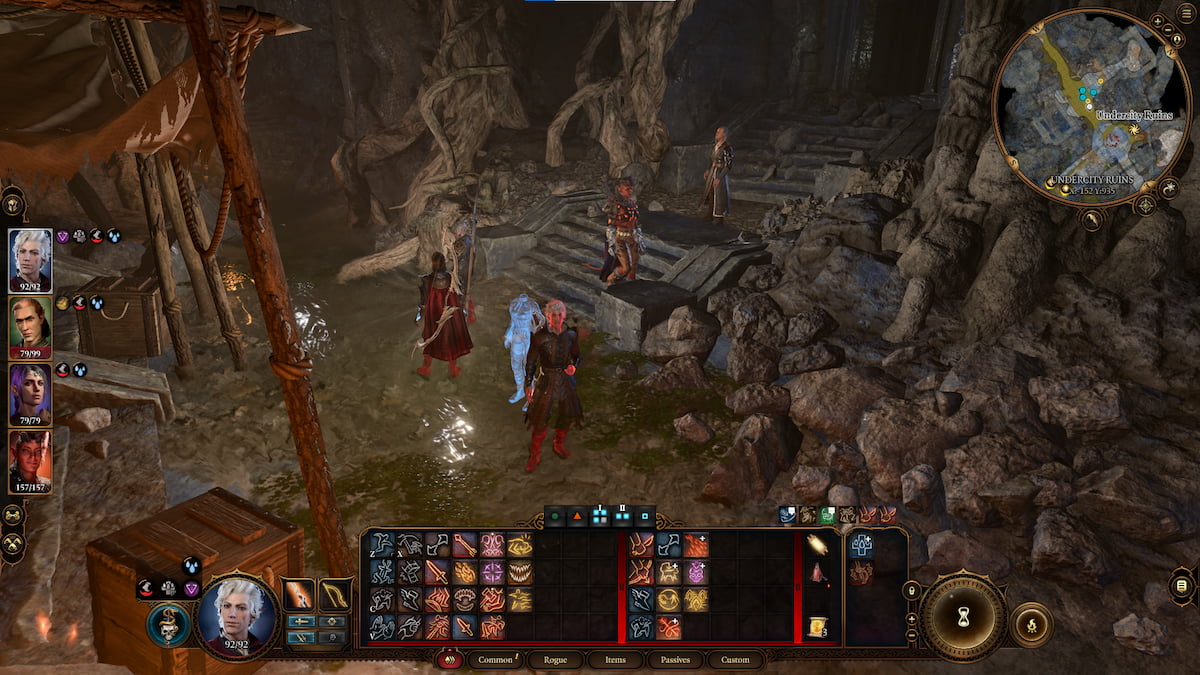
Task: Use the fanged jaws ability icon
Action: (x=520, y=572)
